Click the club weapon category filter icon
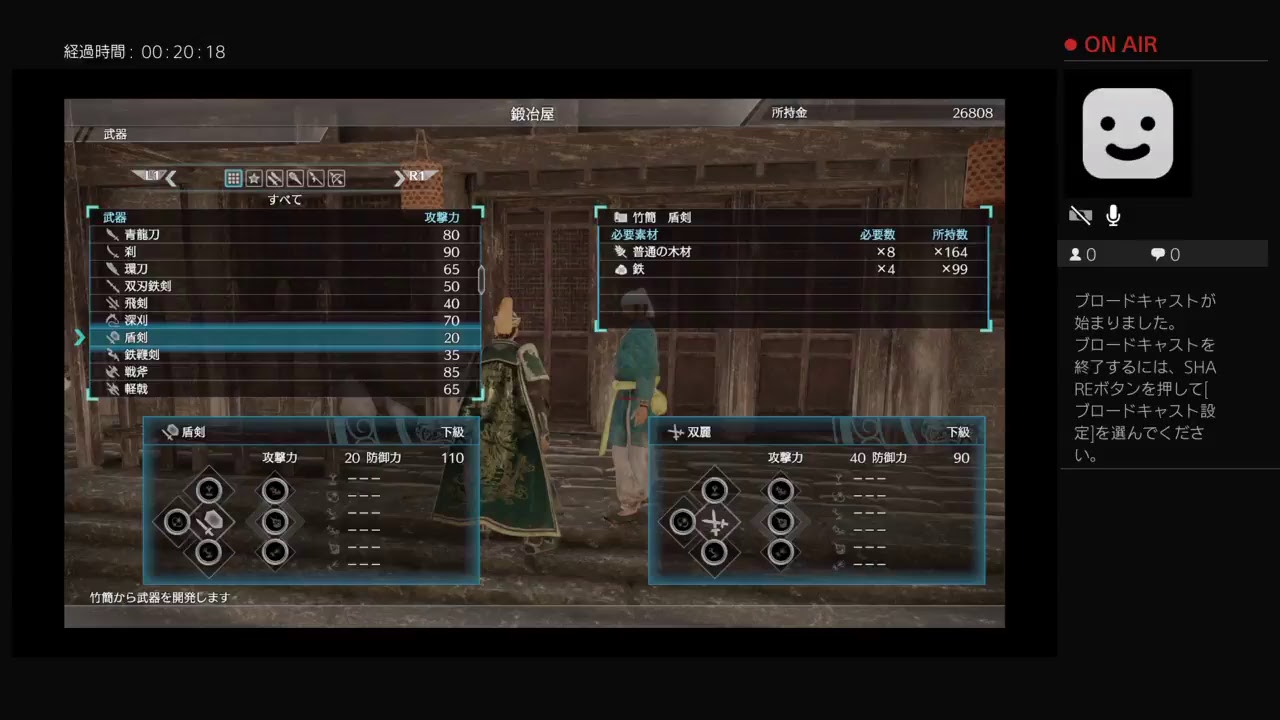 (x=294, y=178)
